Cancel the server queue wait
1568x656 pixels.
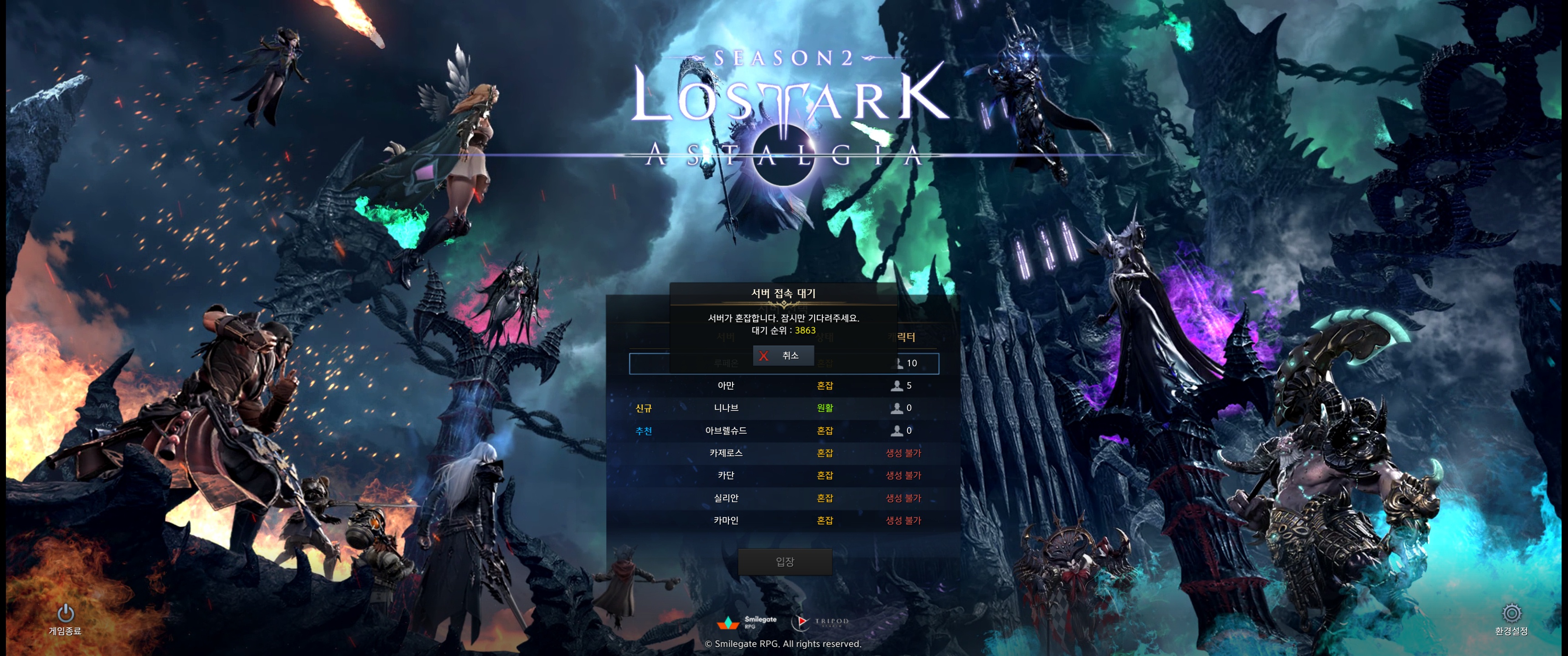(x=783, y=355)
